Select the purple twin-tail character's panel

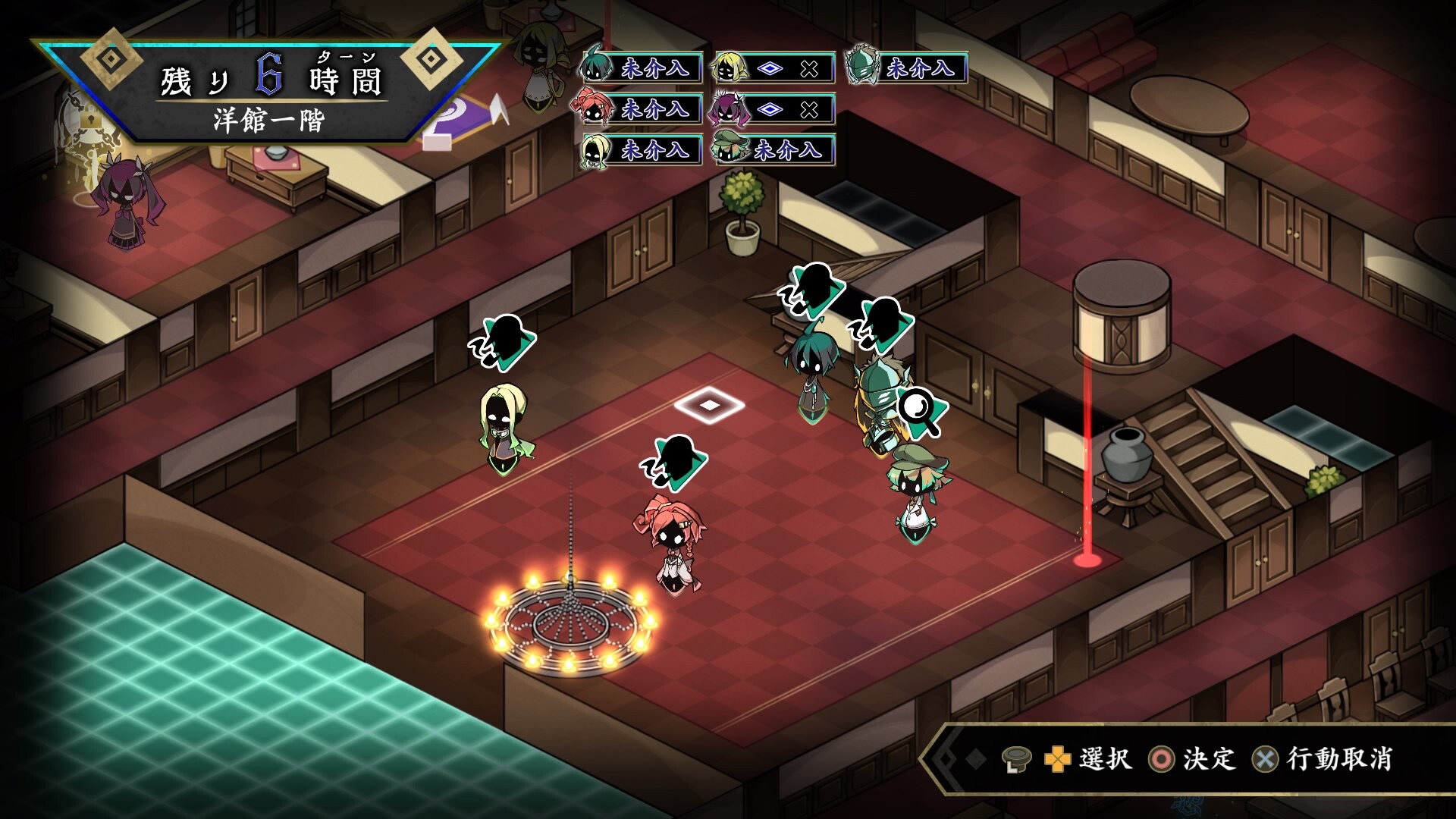pos(773,109)
